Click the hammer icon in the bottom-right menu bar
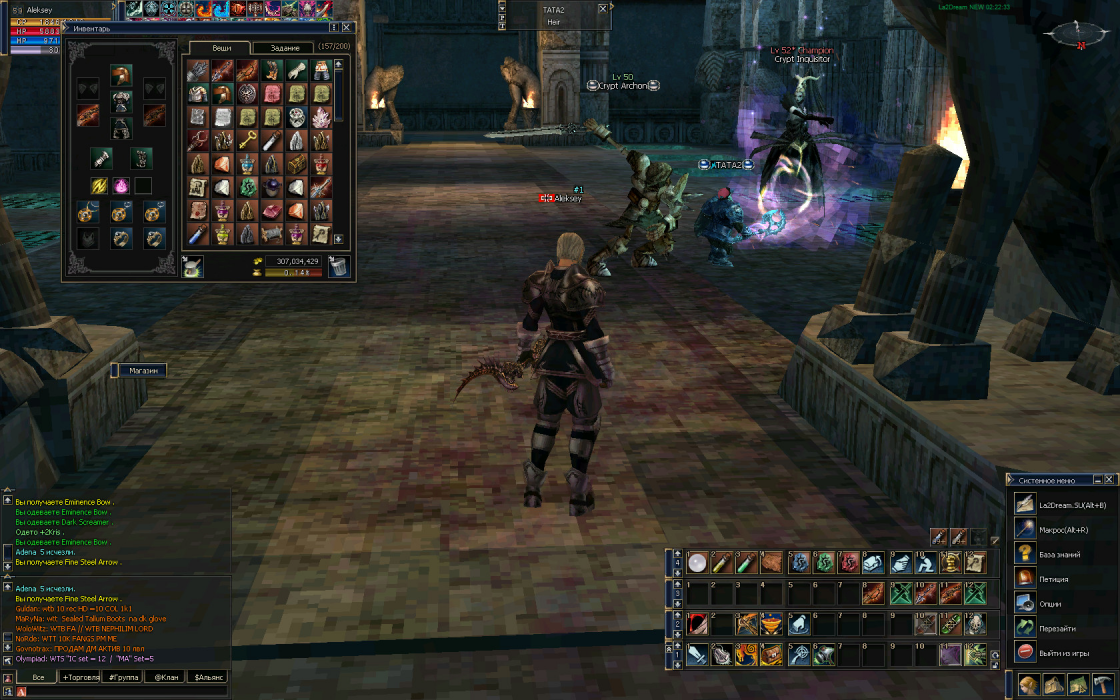The image size is (1120, 700). coord(1103,685)
